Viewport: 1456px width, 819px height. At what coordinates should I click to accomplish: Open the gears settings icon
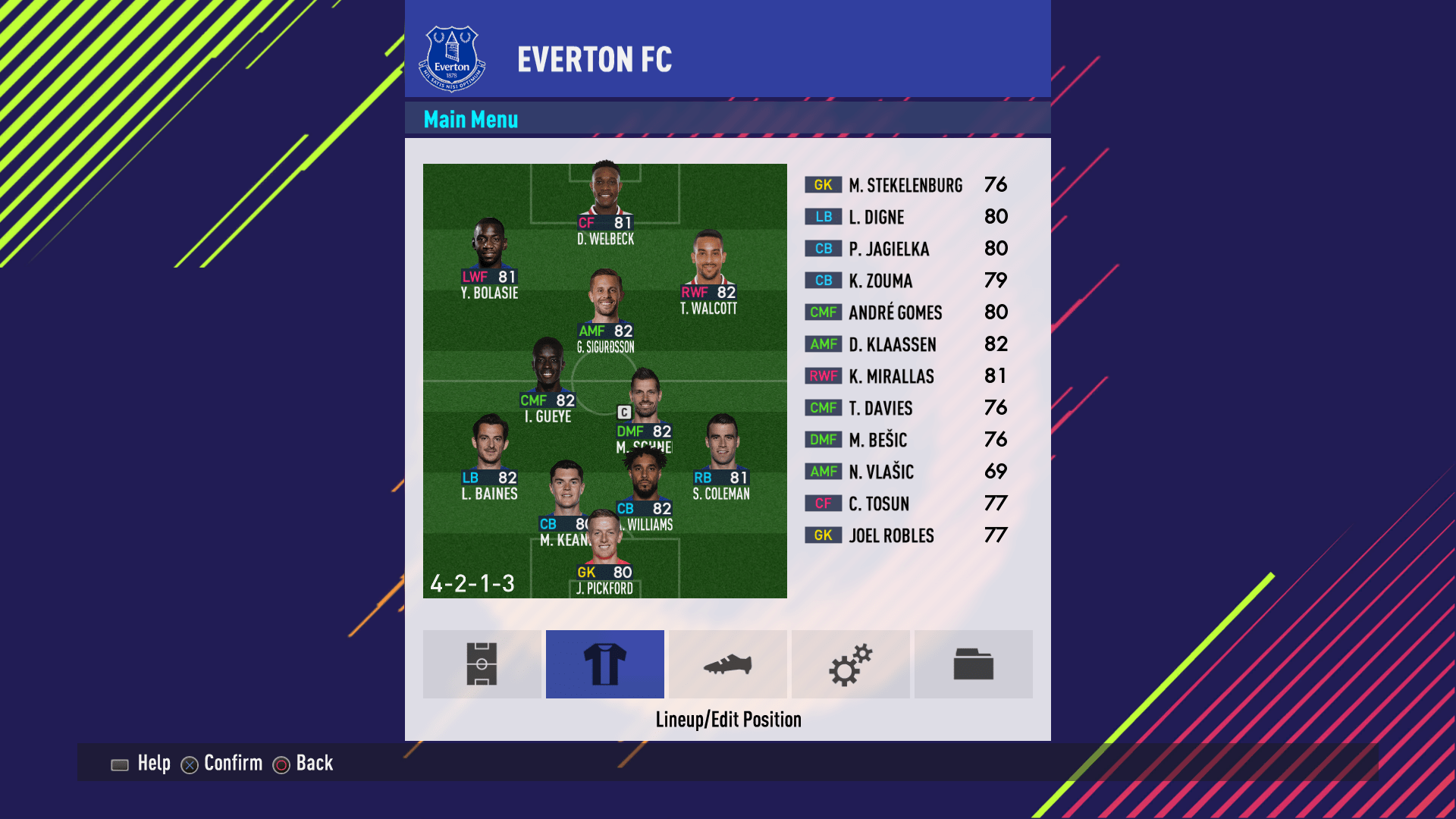(x=851, y=664)
